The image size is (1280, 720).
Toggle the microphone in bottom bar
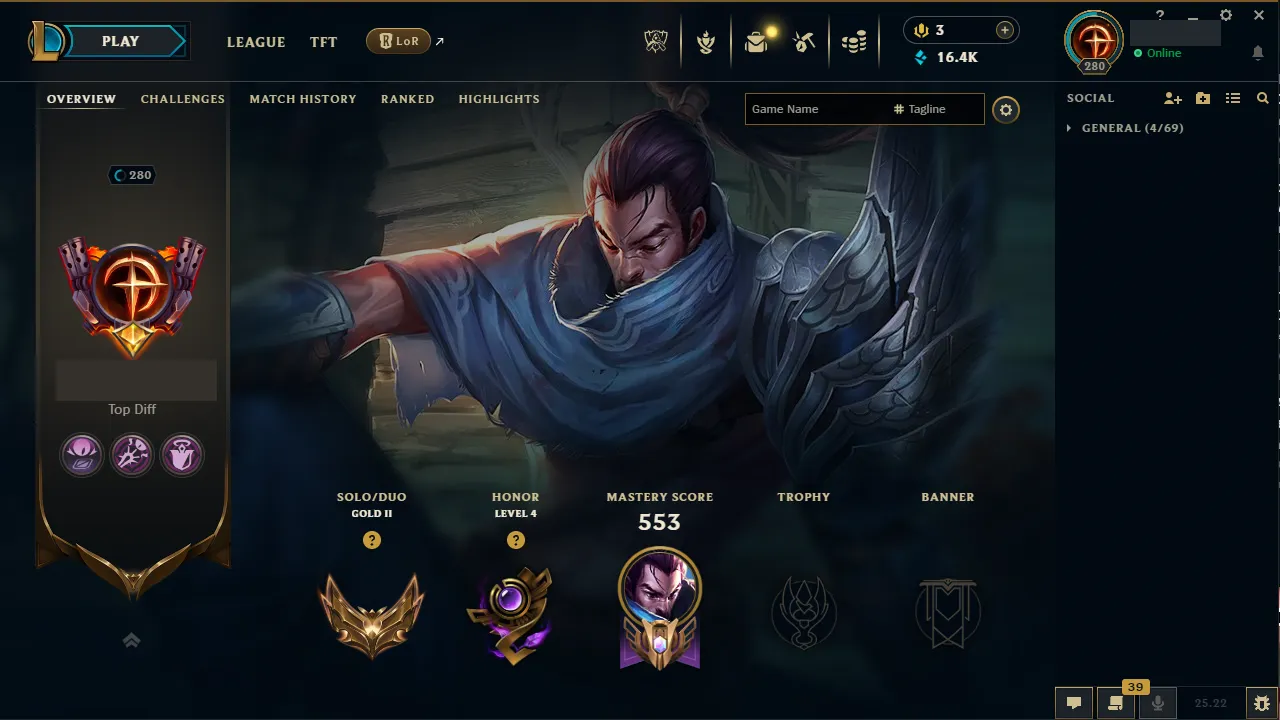[1157, 702]
